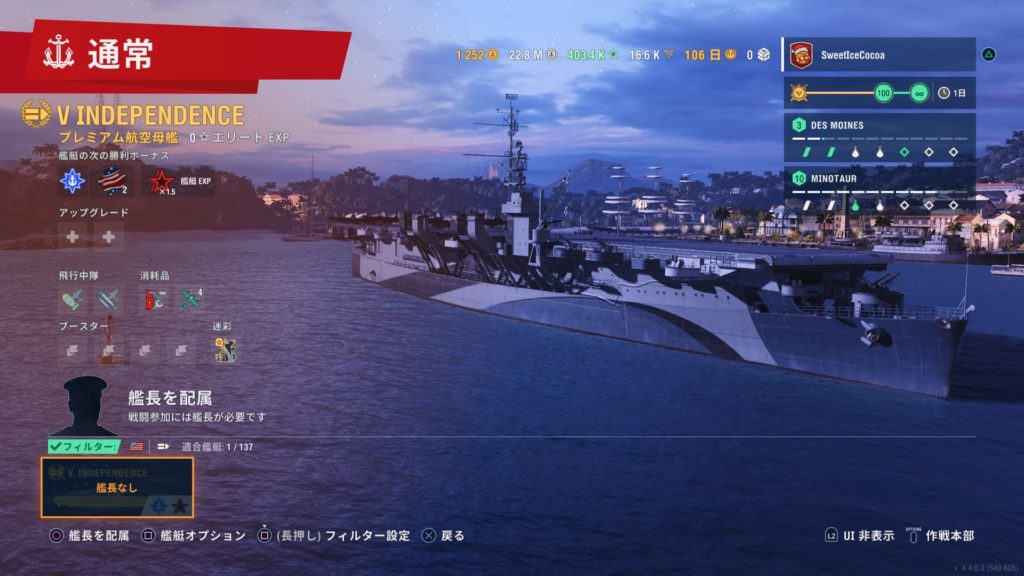The height and width of the screenshot is (576, 1024).
Task: Select the red fire extinguisher consumable icon
Action: pos(153,298)
